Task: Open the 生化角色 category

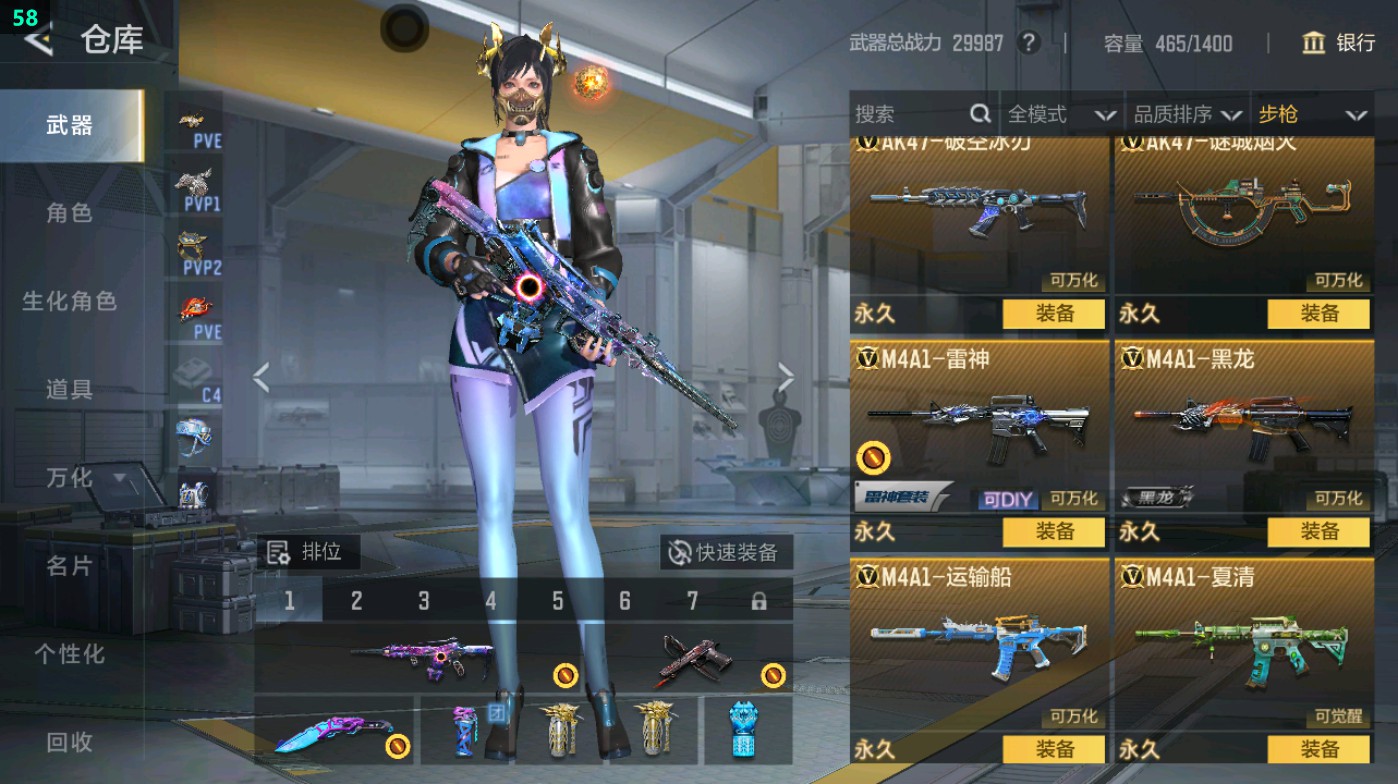Action: [69, 301]
